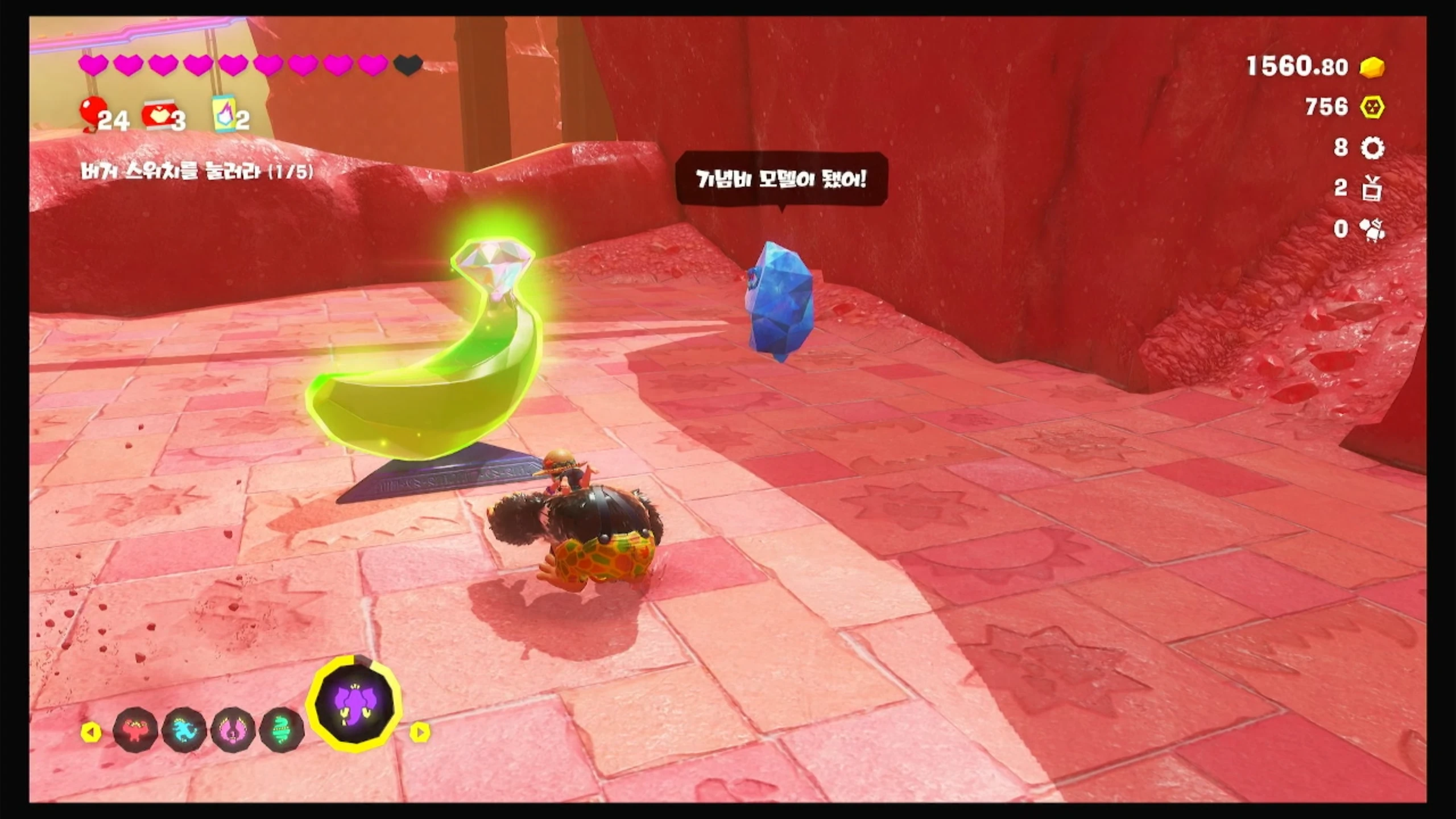Screen dimensions: 1456x819
Task: Click the white gear fossil icon
Action: pyautogui.click(x=1372, y=148)
